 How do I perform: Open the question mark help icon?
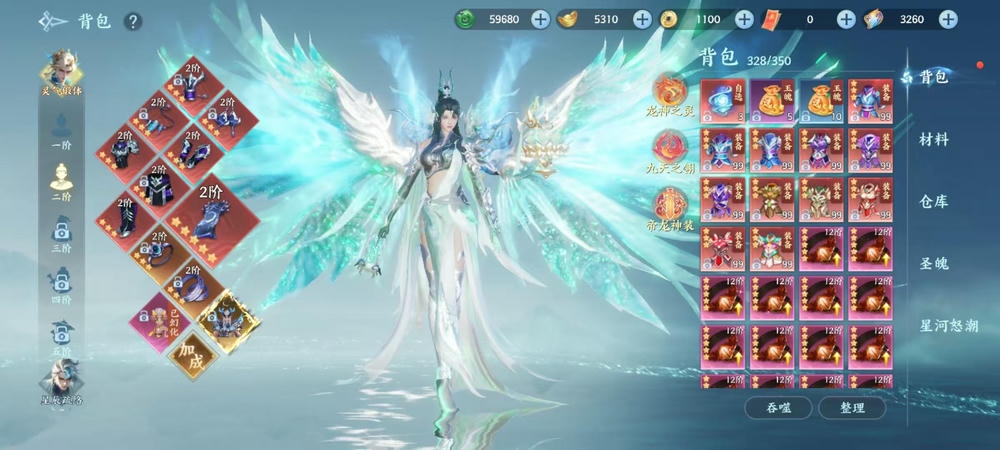coord(133,21)
